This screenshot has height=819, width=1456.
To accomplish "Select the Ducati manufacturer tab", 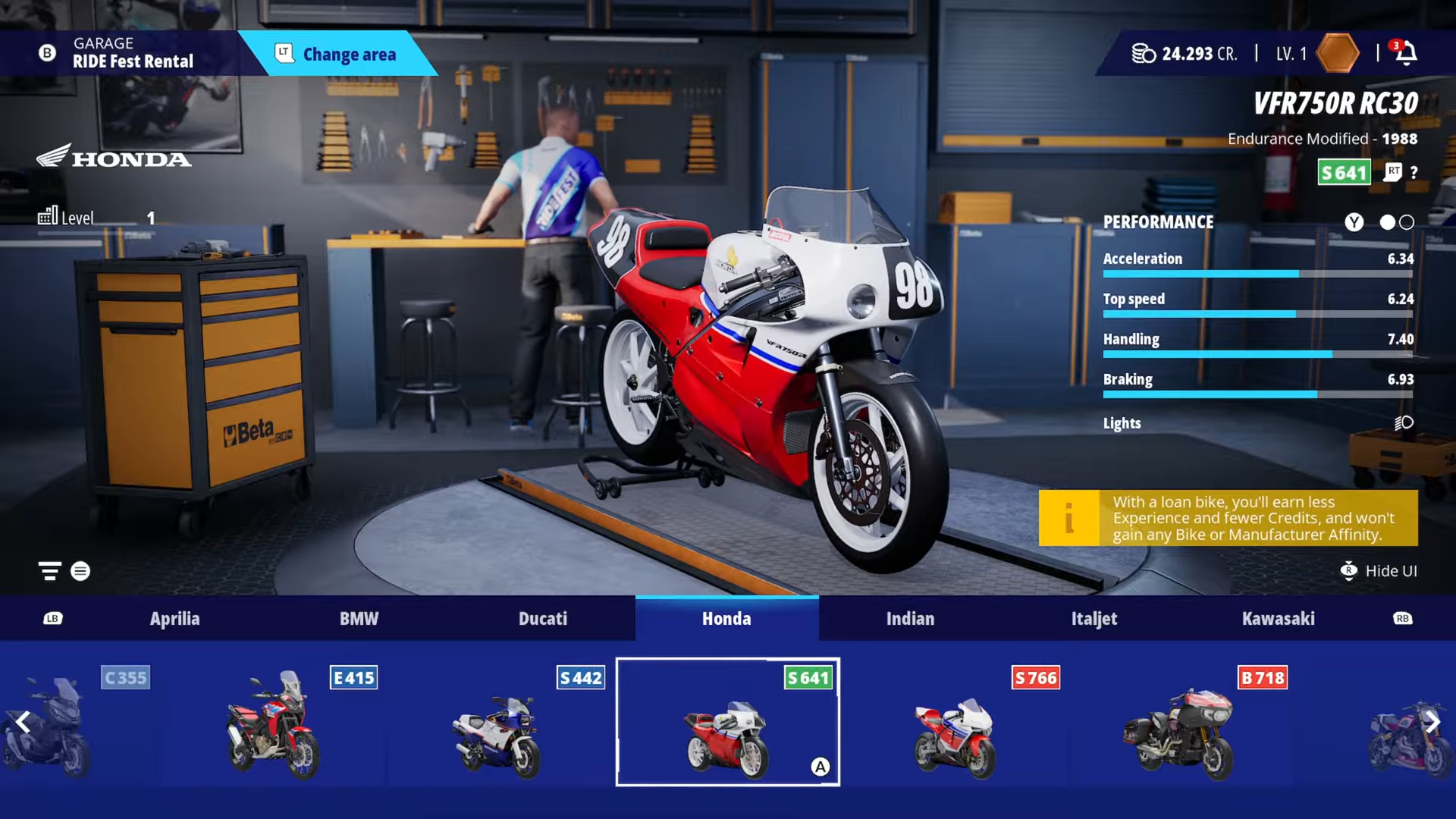I will click(x=543, y=619).
